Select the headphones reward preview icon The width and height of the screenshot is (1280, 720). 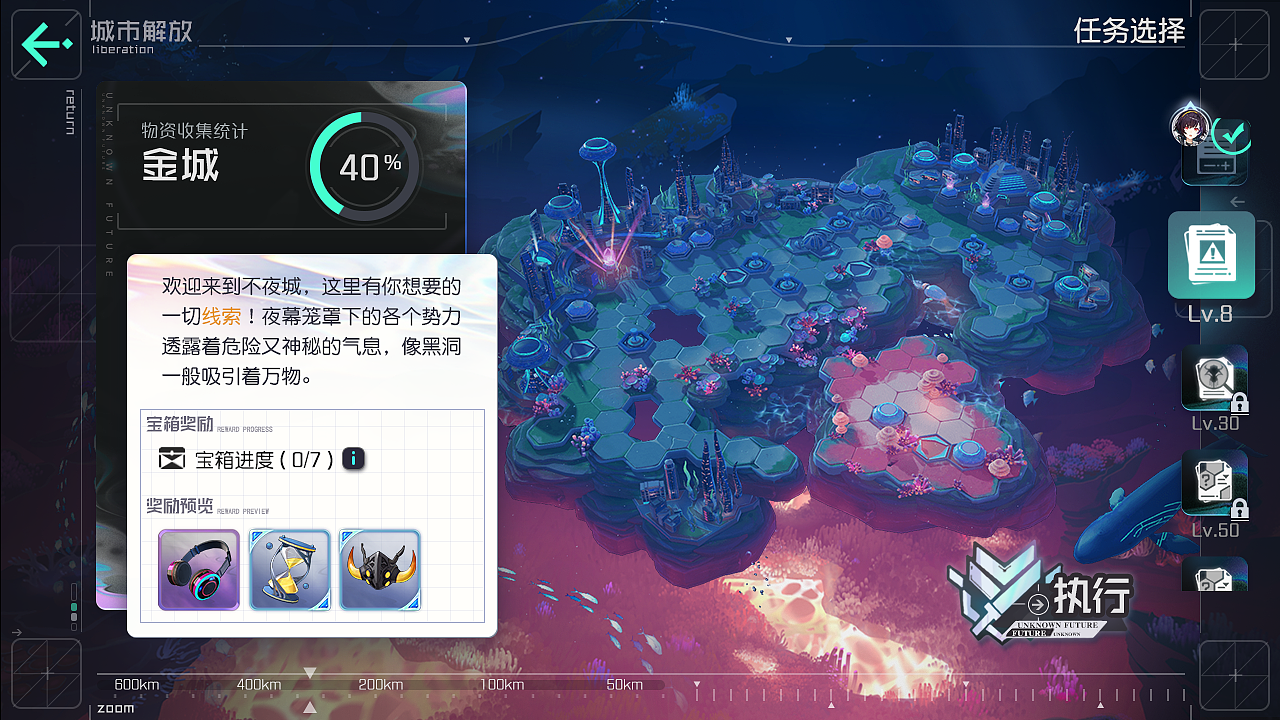point(198,570)
